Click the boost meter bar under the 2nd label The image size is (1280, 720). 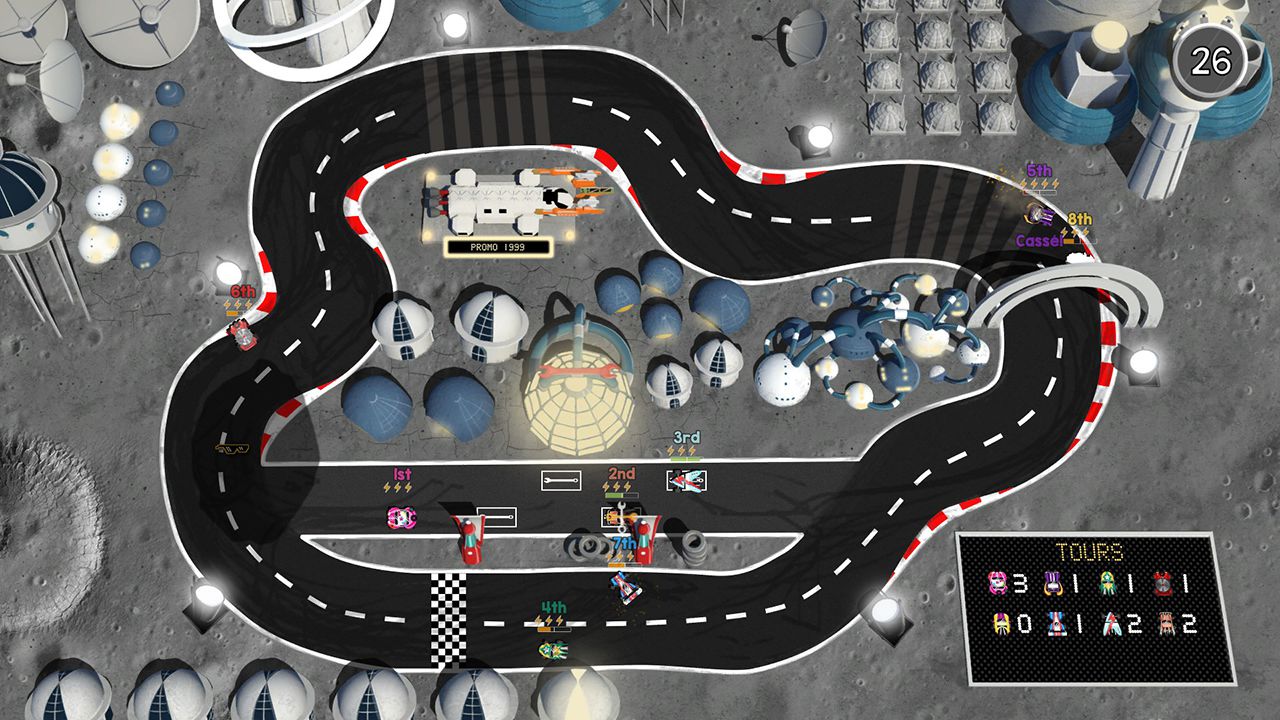pos(621,494)
